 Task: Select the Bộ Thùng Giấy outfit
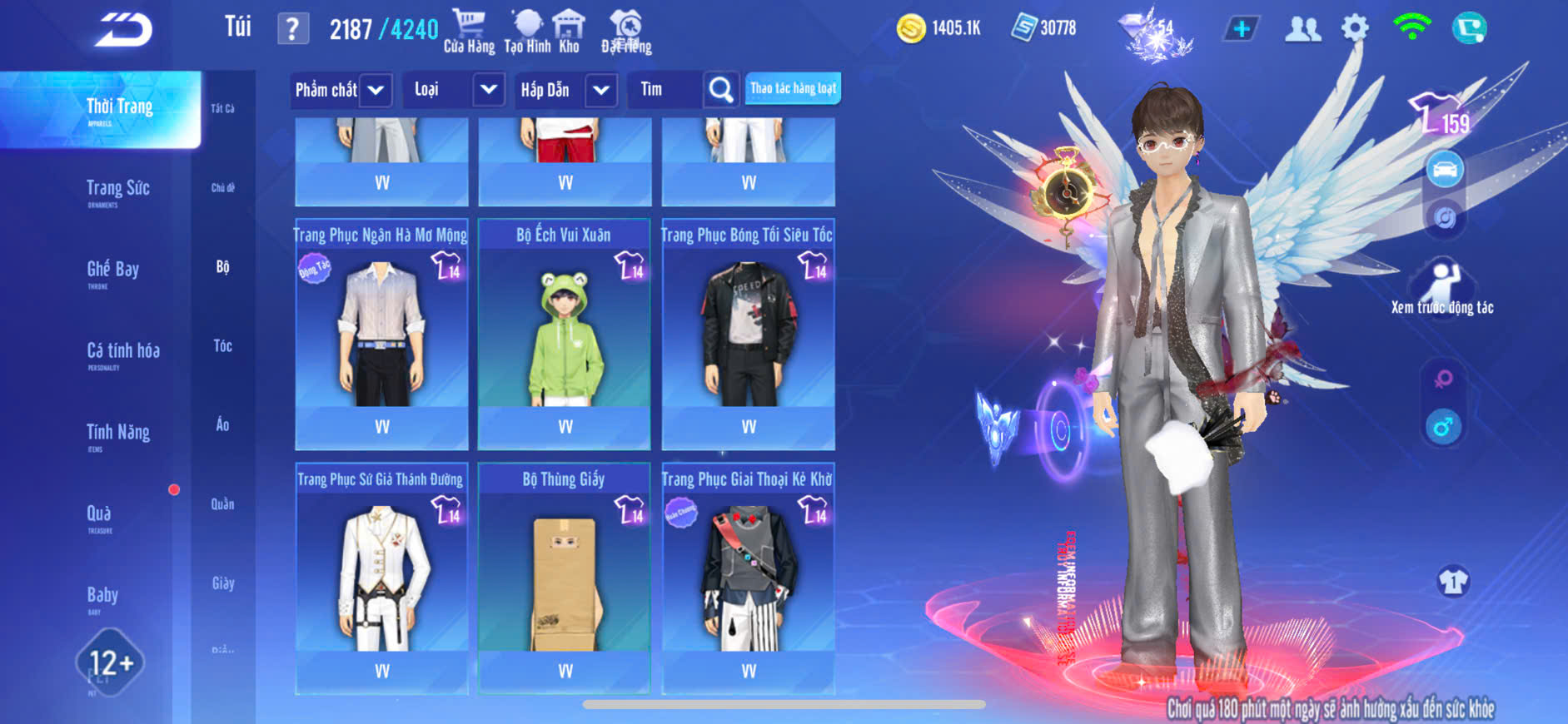(x=565, y=578)
